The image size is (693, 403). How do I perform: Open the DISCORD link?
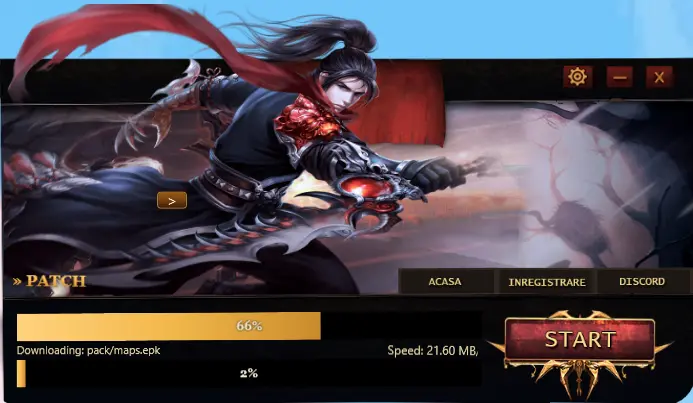(x=641, y=282)
